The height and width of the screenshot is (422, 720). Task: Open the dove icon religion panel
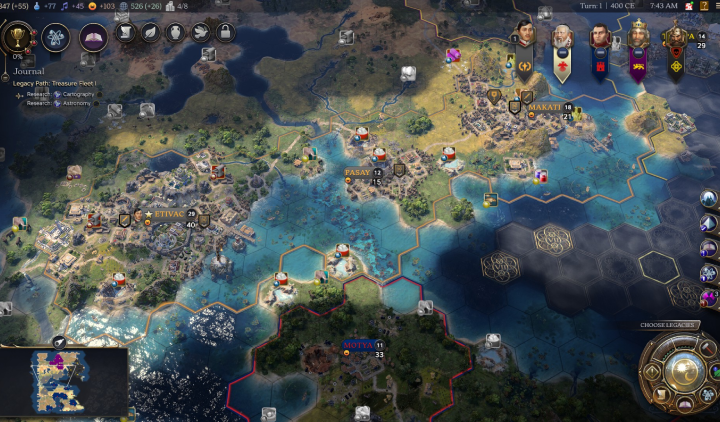pyautogui.click(x=198, y=33)
